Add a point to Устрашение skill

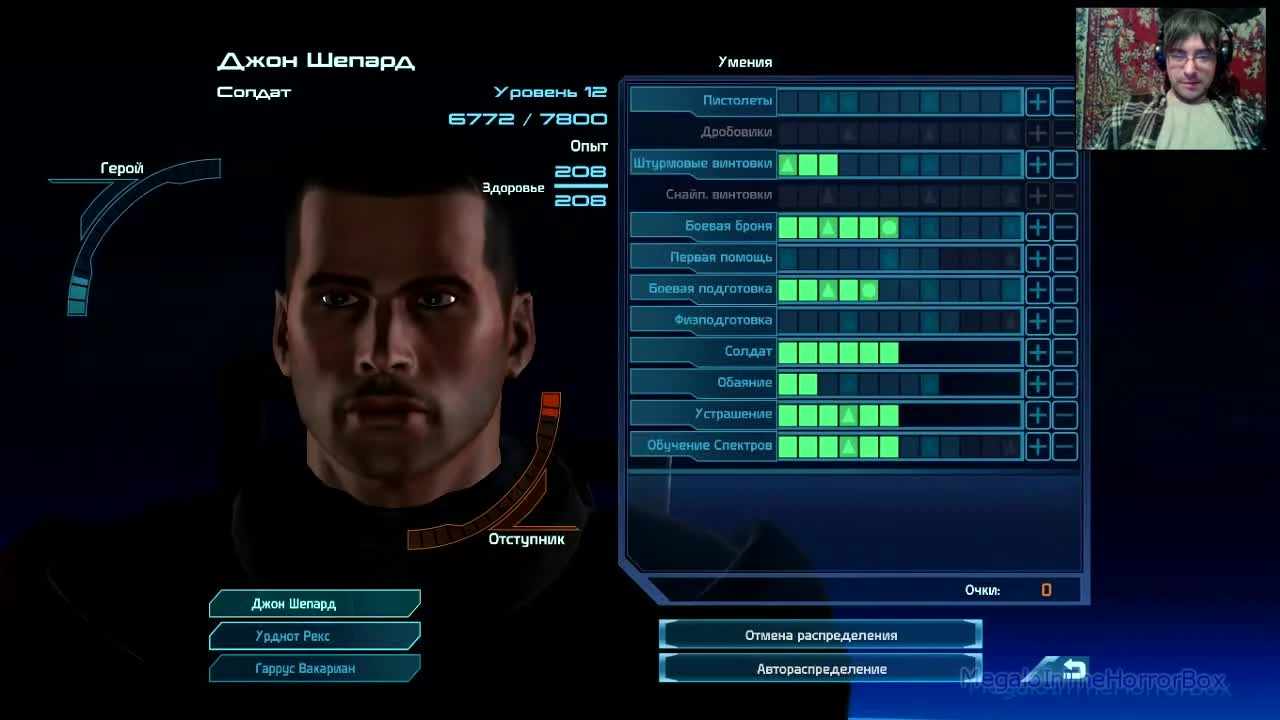1037,414
